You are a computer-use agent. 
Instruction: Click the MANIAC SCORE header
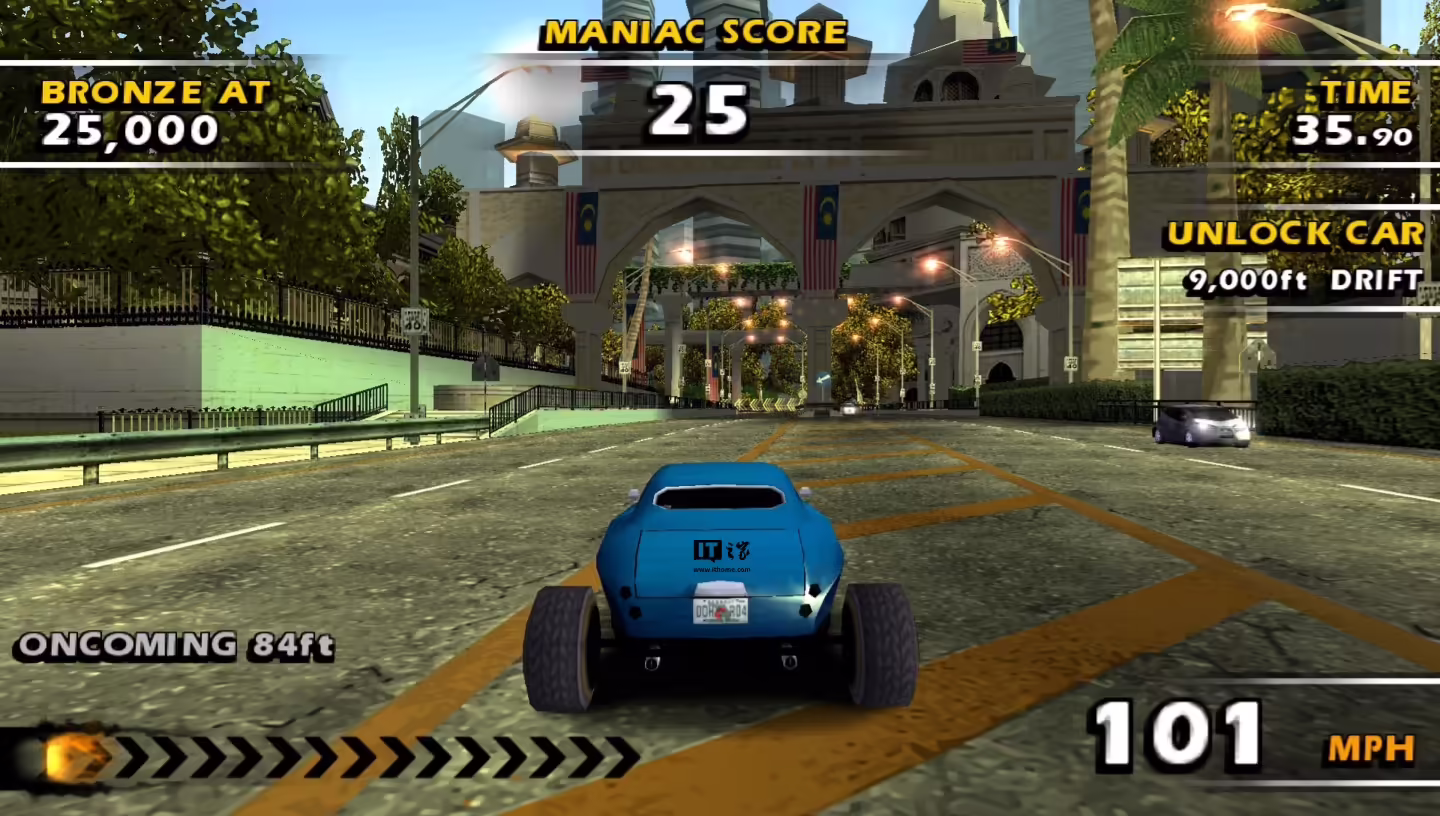(693, 32)
